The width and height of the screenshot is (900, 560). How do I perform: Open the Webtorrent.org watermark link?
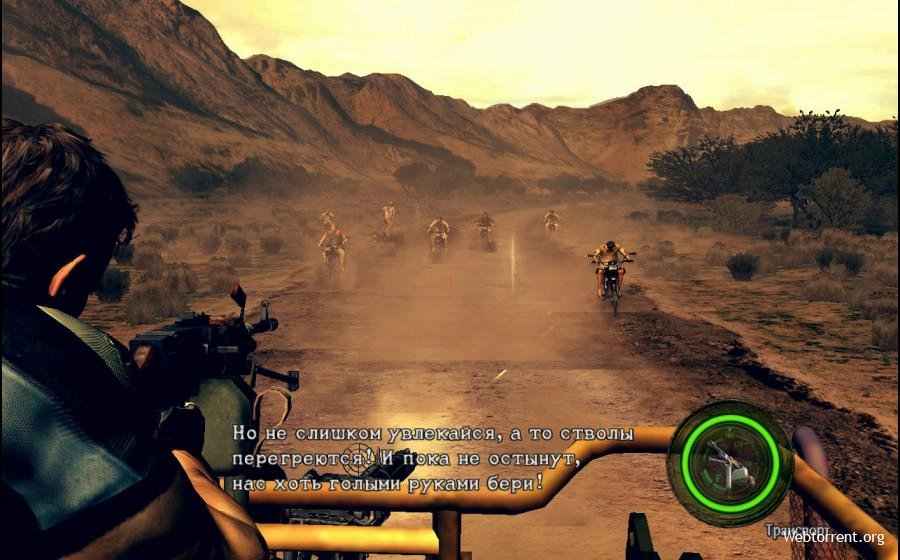point(833,537)
